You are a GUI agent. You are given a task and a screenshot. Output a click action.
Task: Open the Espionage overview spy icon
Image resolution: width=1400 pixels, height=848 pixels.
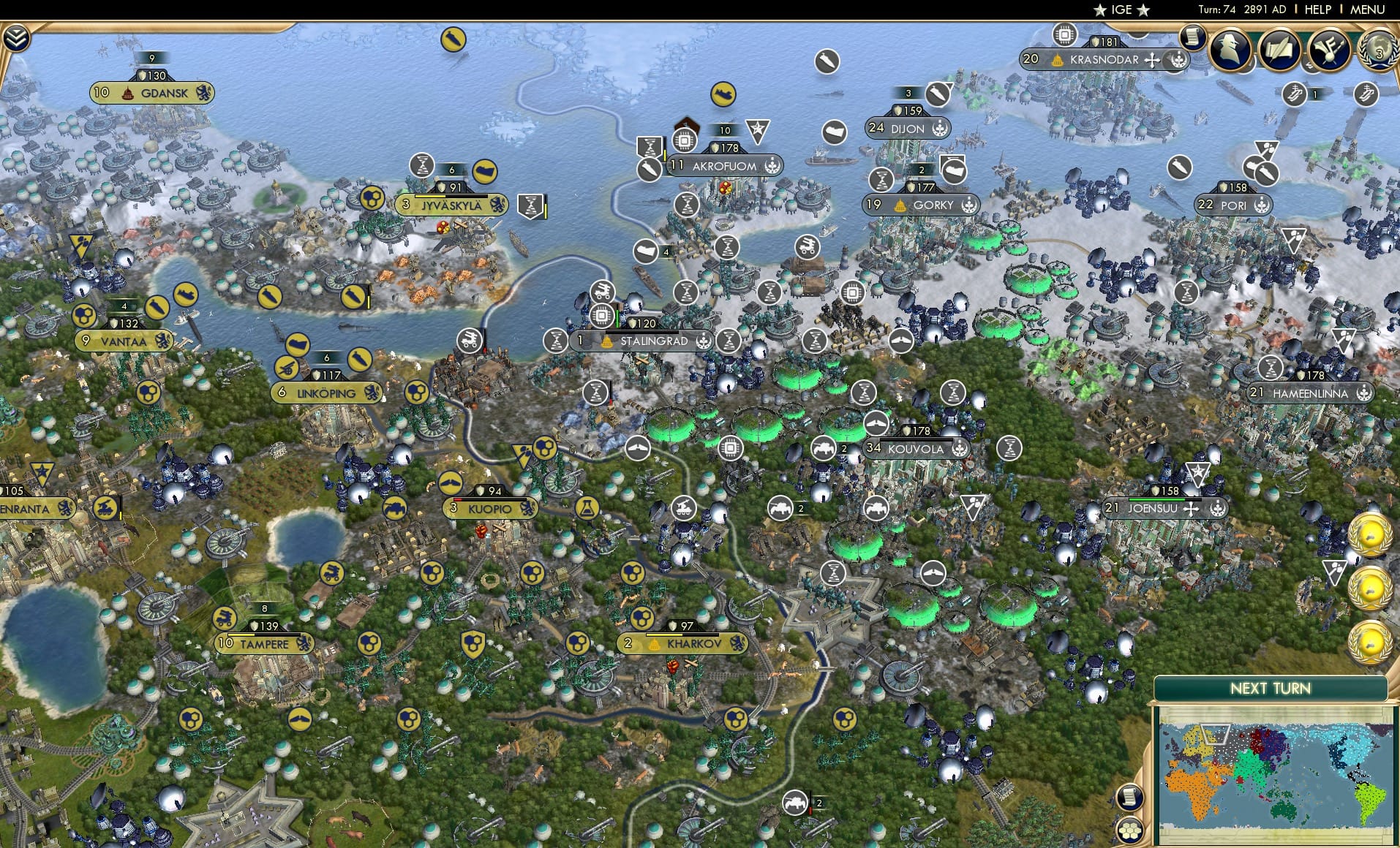1230,50
